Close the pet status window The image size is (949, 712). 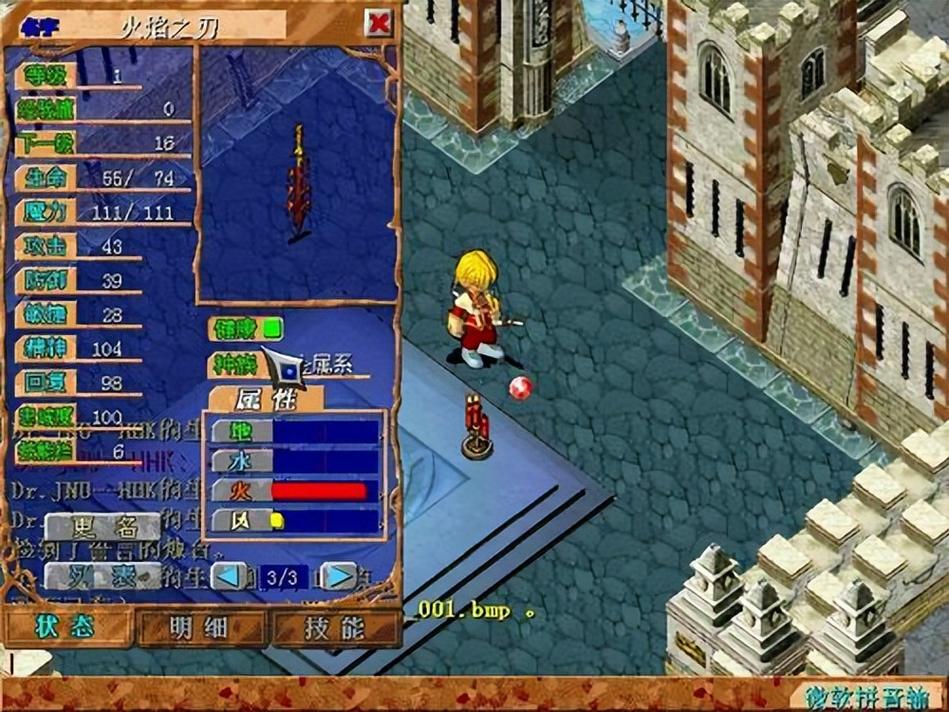(378, 23)
